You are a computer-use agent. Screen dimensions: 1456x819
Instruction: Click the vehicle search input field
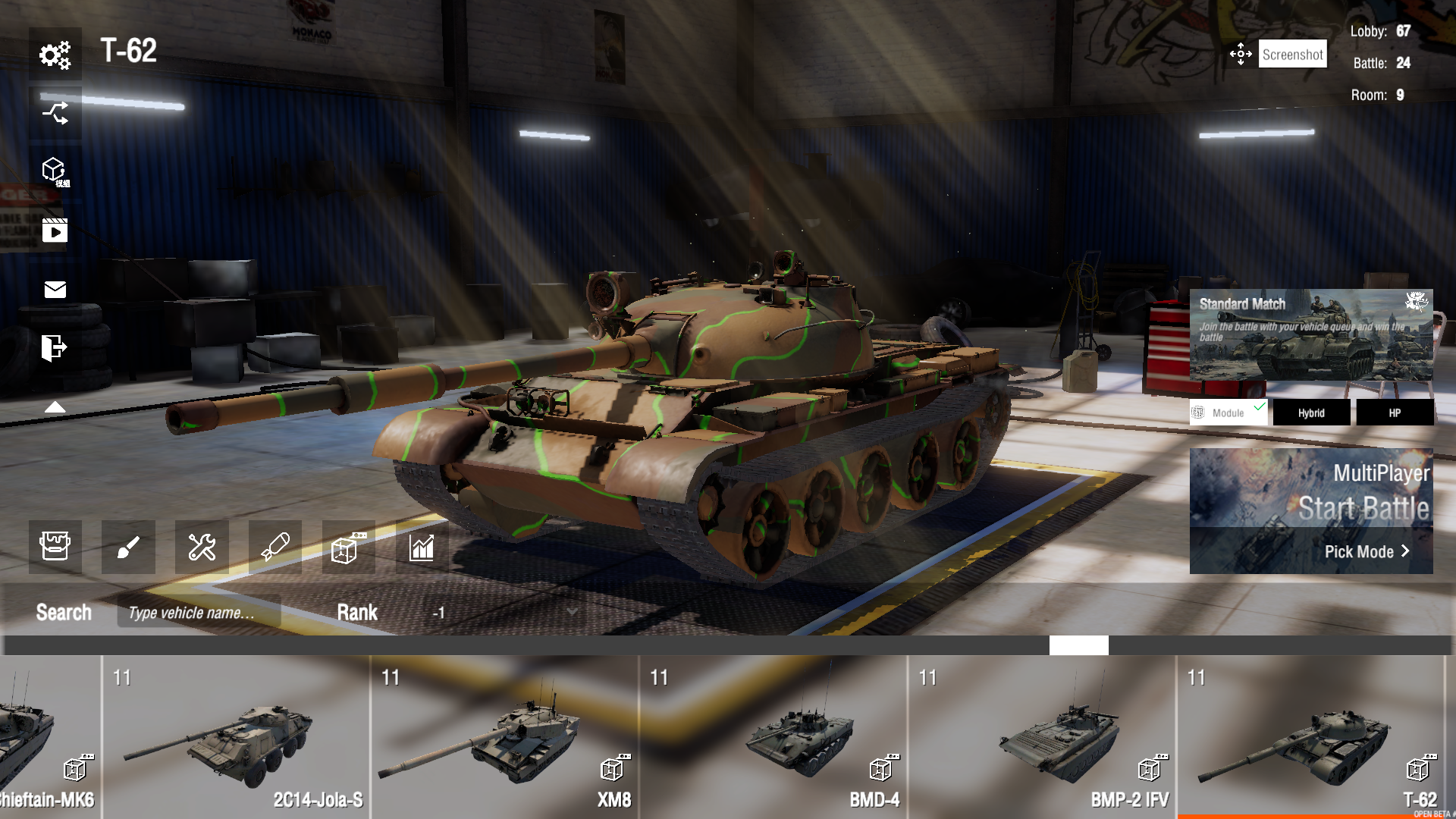click(x=199, y=611)
